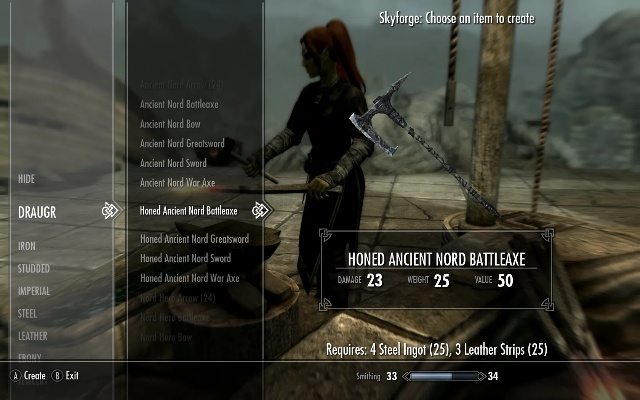Viewport: 640px width, 400px height.
Task: Select the Hide category
Action: pyautogui.click(x=27, y=178)
